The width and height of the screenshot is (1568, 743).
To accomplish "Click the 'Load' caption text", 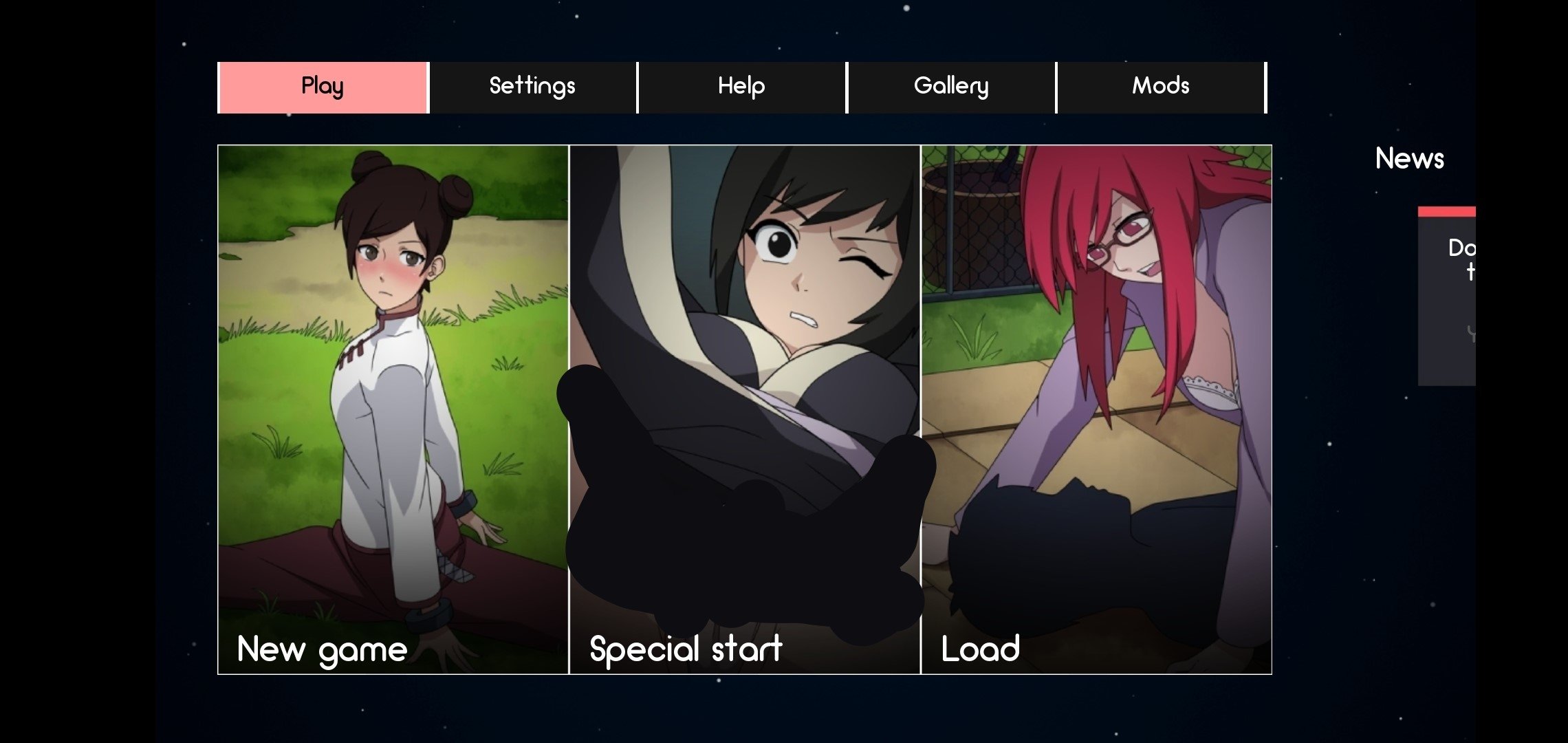I will click(981, 647).
